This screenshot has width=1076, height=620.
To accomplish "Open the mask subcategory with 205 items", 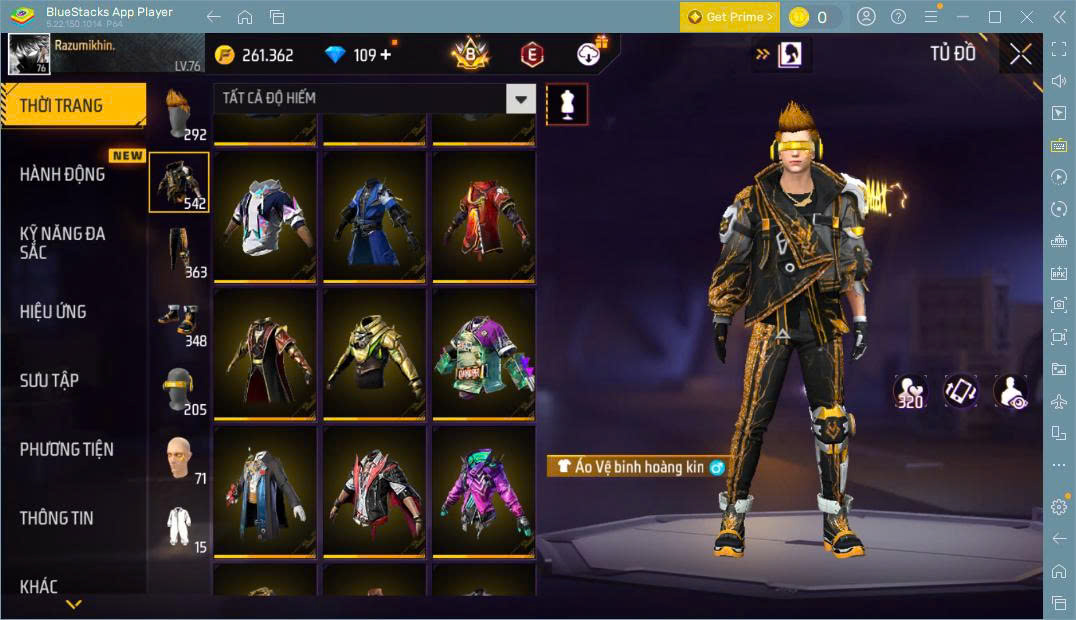I will (179, 388).
